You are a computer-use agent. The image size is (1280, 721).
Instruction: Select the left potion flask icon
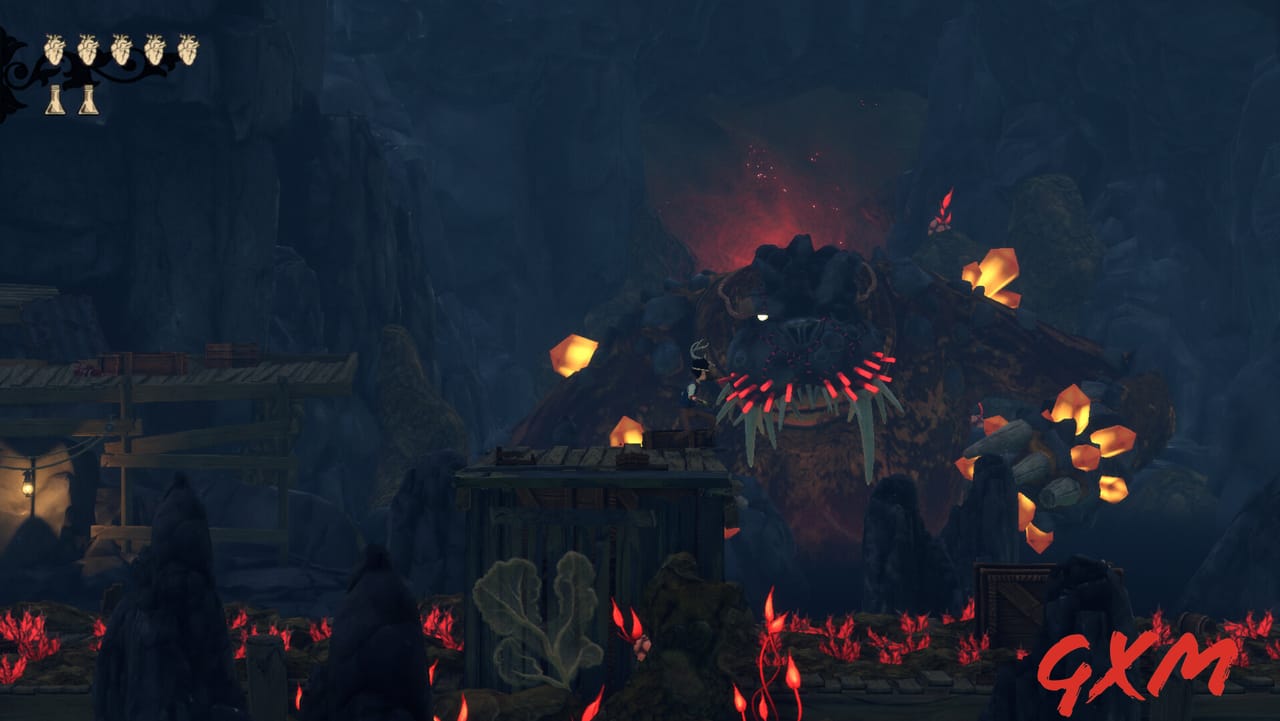coord(57,101)
